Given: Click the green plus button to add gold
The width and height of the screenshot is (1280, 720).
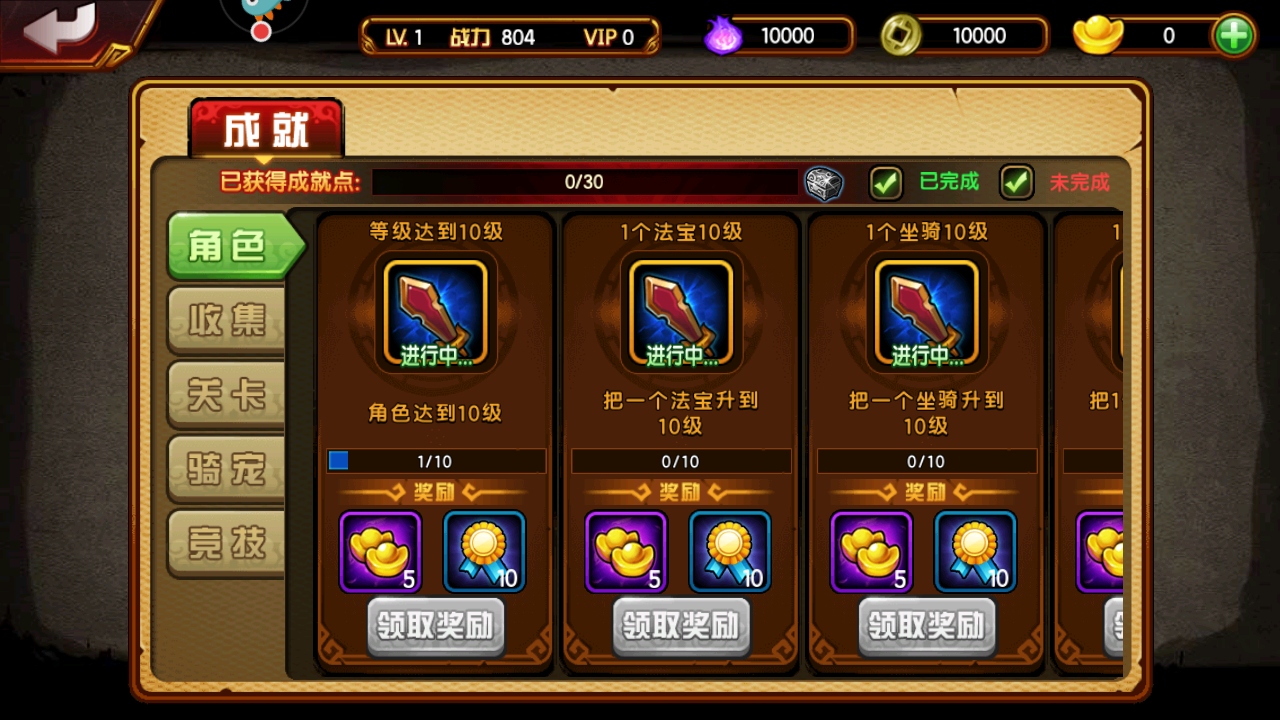Looking at the screenshot, I should coord(1233,33).
